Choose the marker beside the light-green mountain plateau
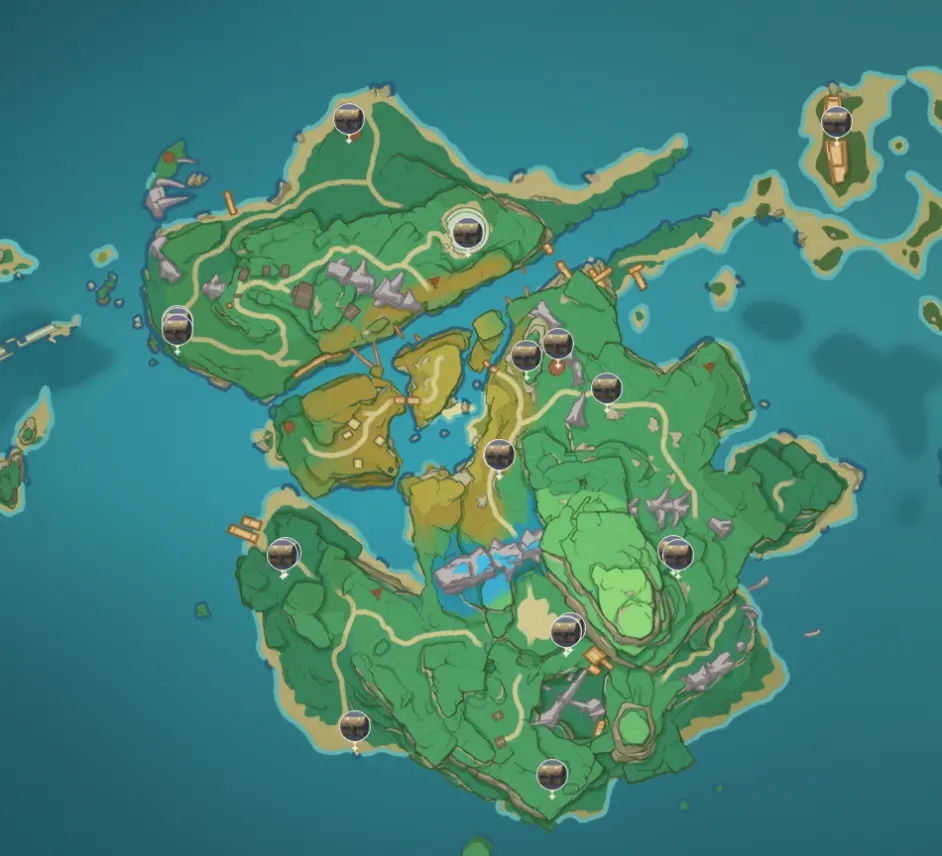This screenshot has height=856, width=942. (675, 550)
